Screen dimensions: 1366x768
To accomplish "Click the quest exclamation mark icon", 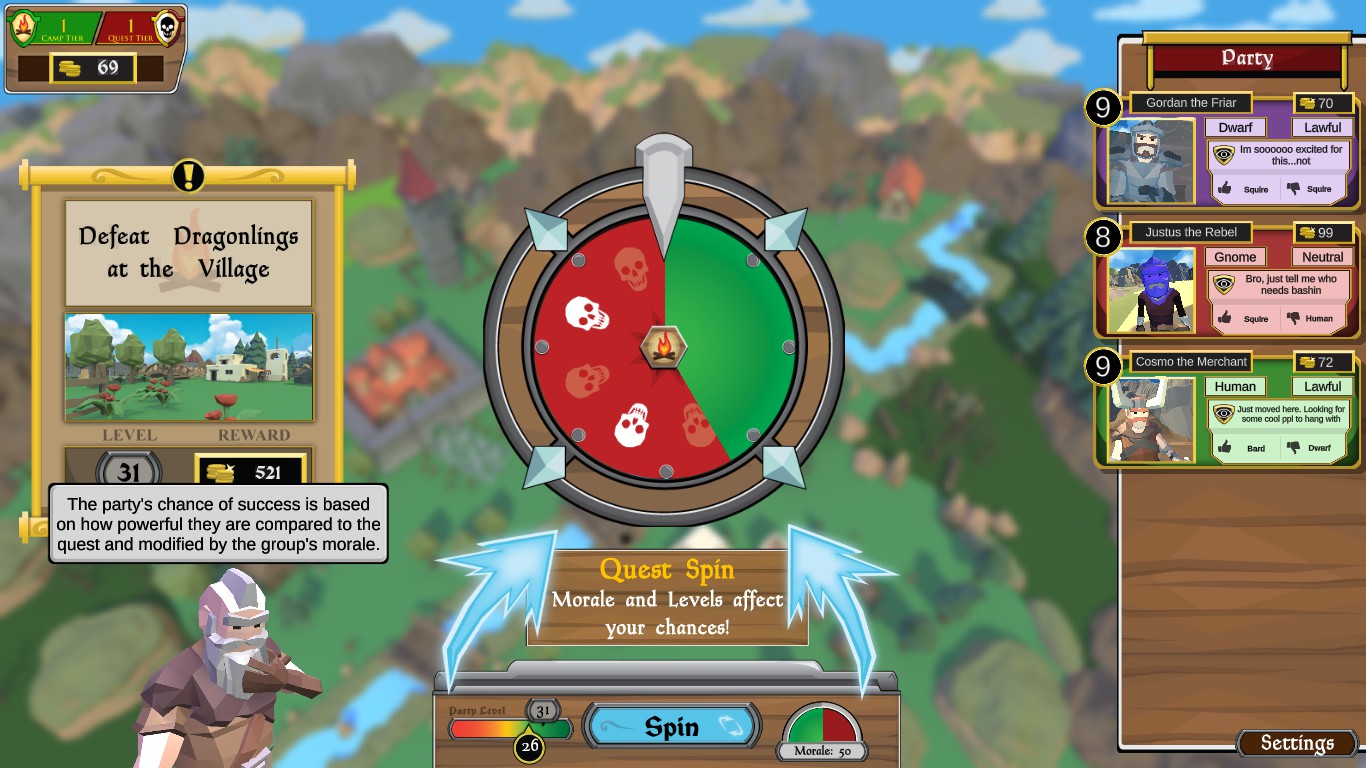I will pos(188,176).
